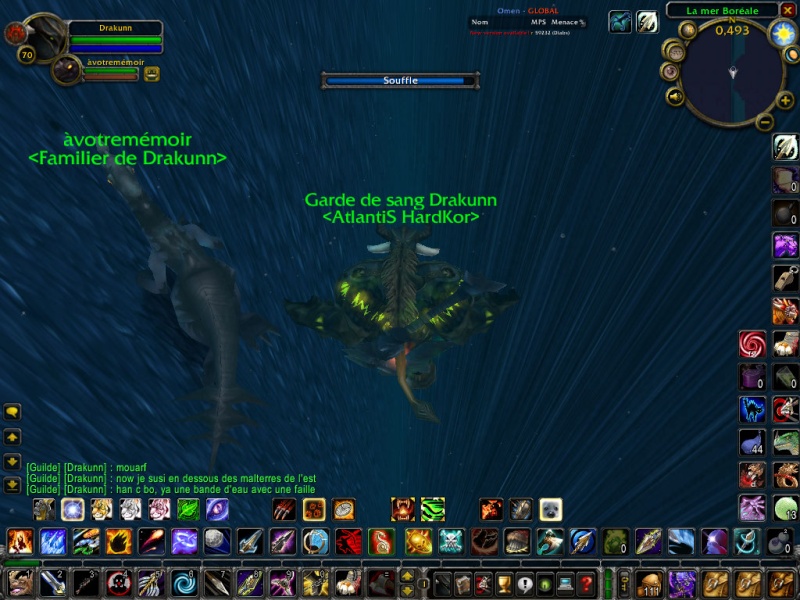Image resolution: width=800 pixels, height=600 pixels.
Task: Zoom out on the minimap
Action: [x=765, y=123]
